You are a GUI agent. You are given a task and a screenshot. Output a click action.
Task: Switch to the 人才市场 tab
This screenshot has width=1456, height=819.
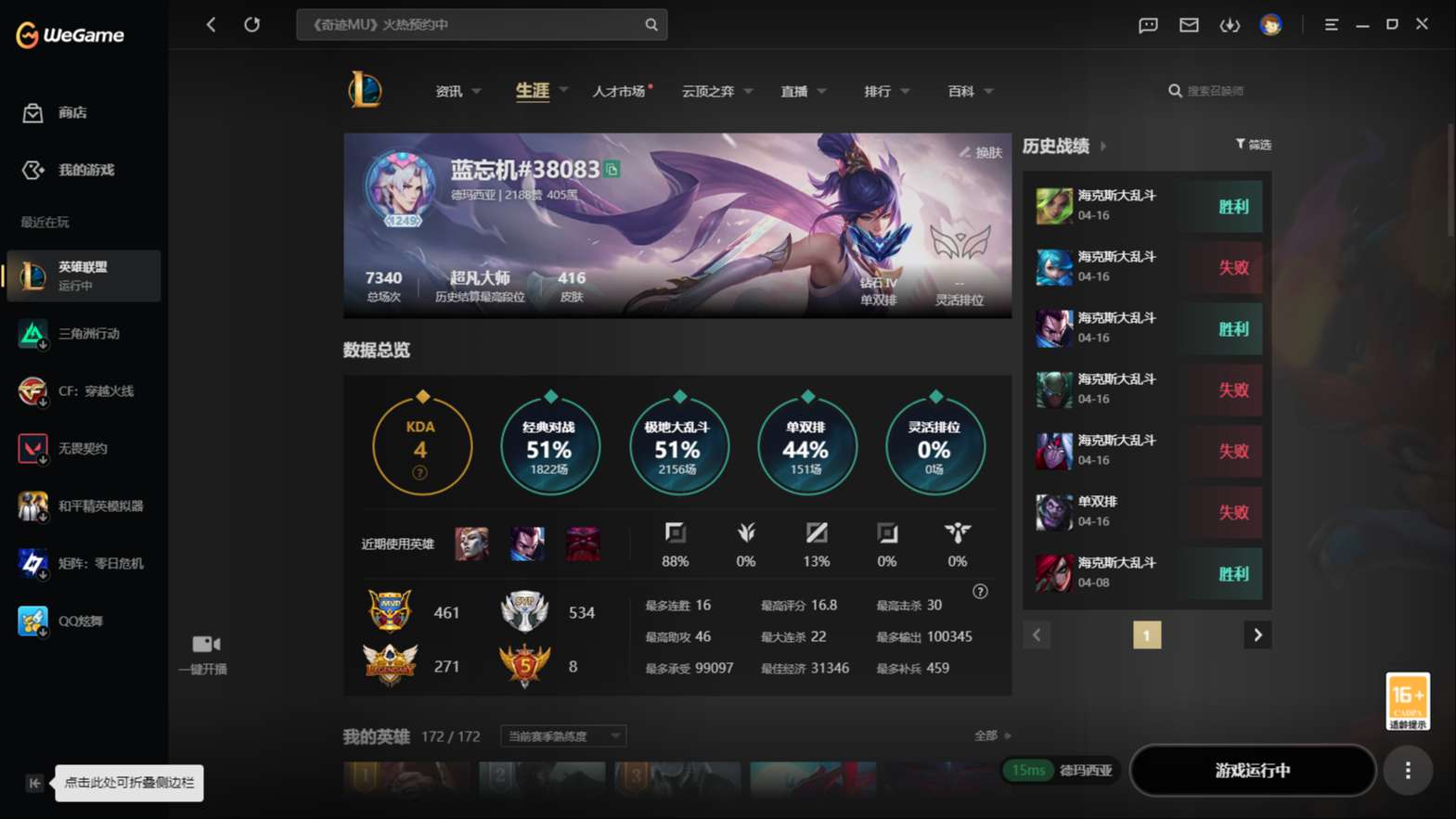619,90
